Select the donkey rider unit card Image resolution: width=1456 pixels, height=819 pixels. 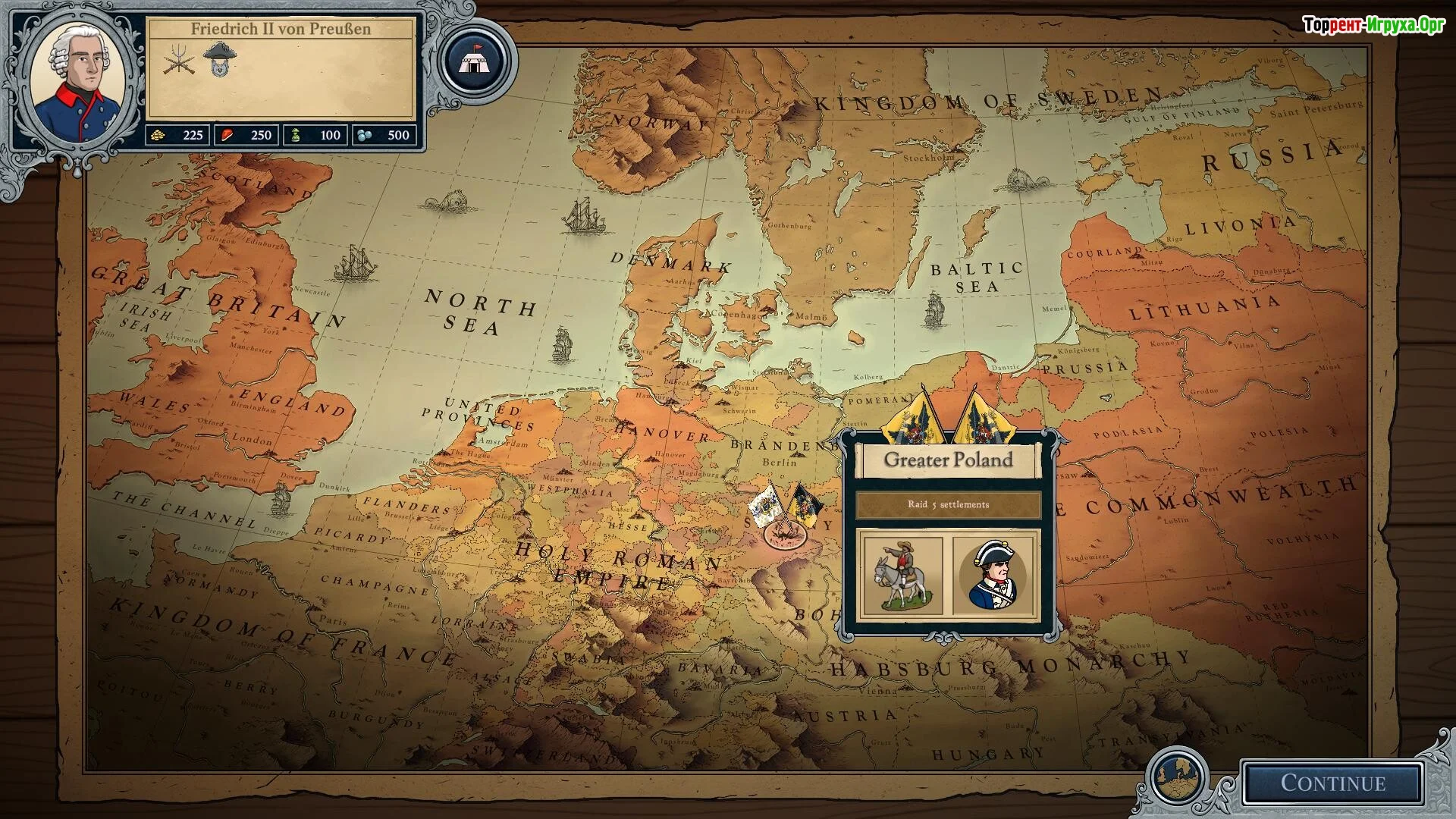[902, 576]
